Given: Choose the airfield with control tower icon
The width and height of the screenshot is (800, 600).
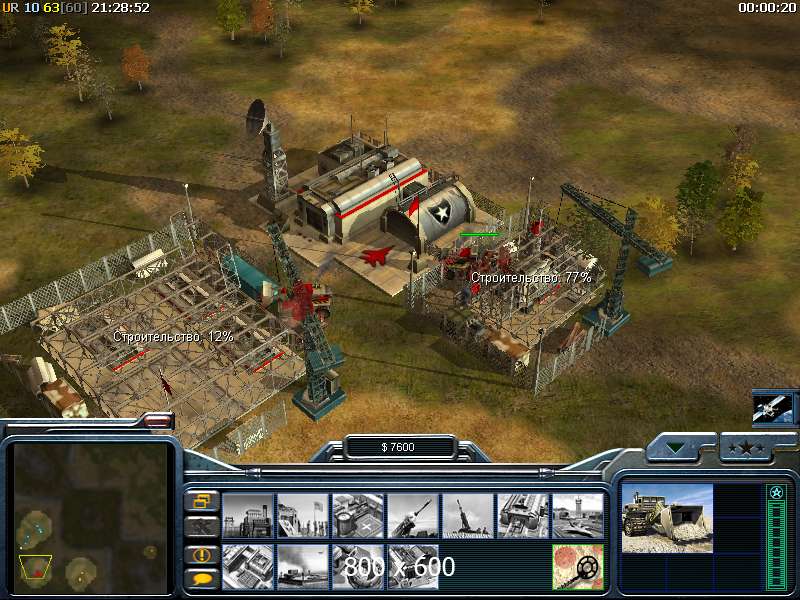Looking at the screenshot, I should [578, 515].
